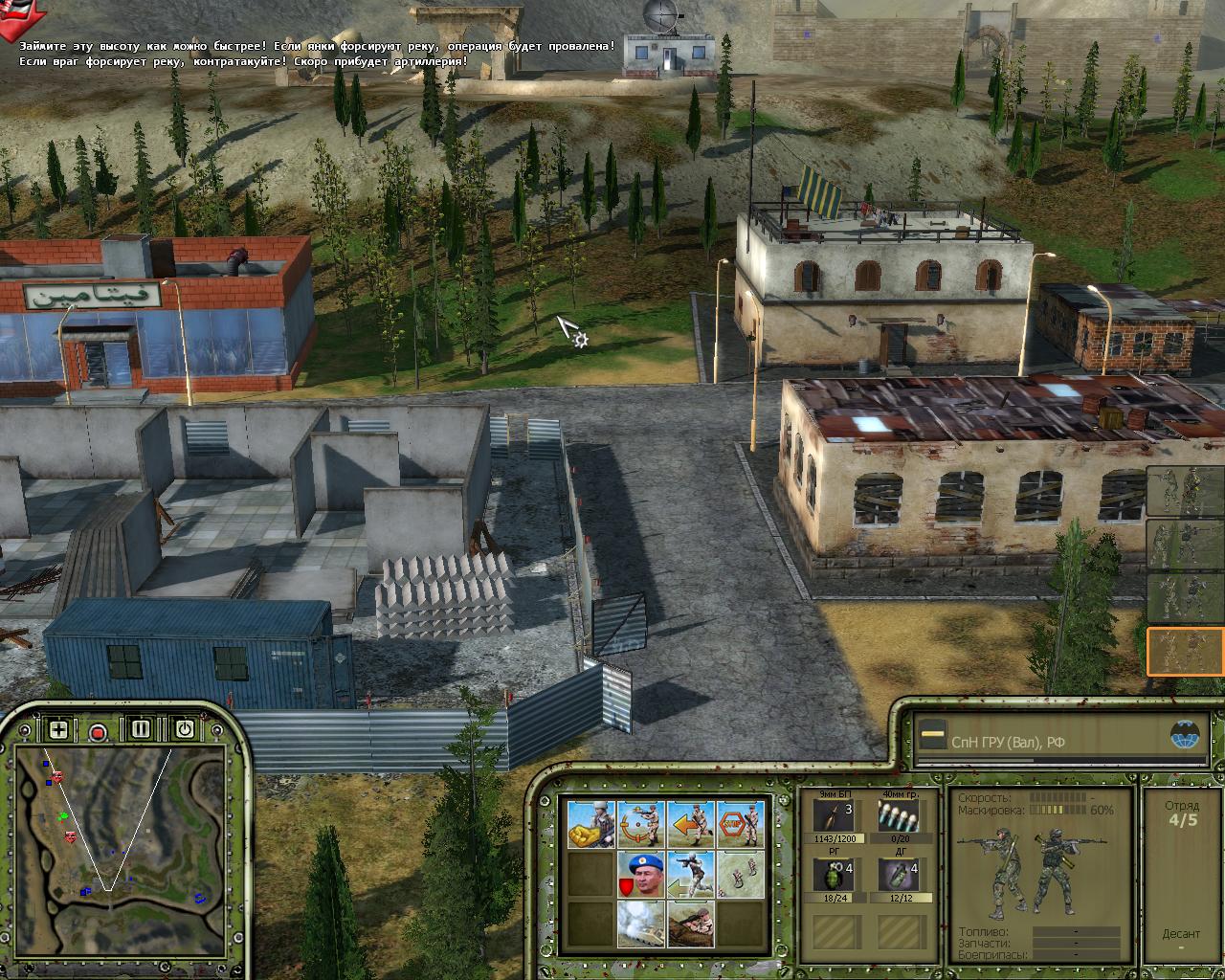Screen dimensions: 1225x980
Task: Activate the circular-arrows soldier command
Action: 640,824
